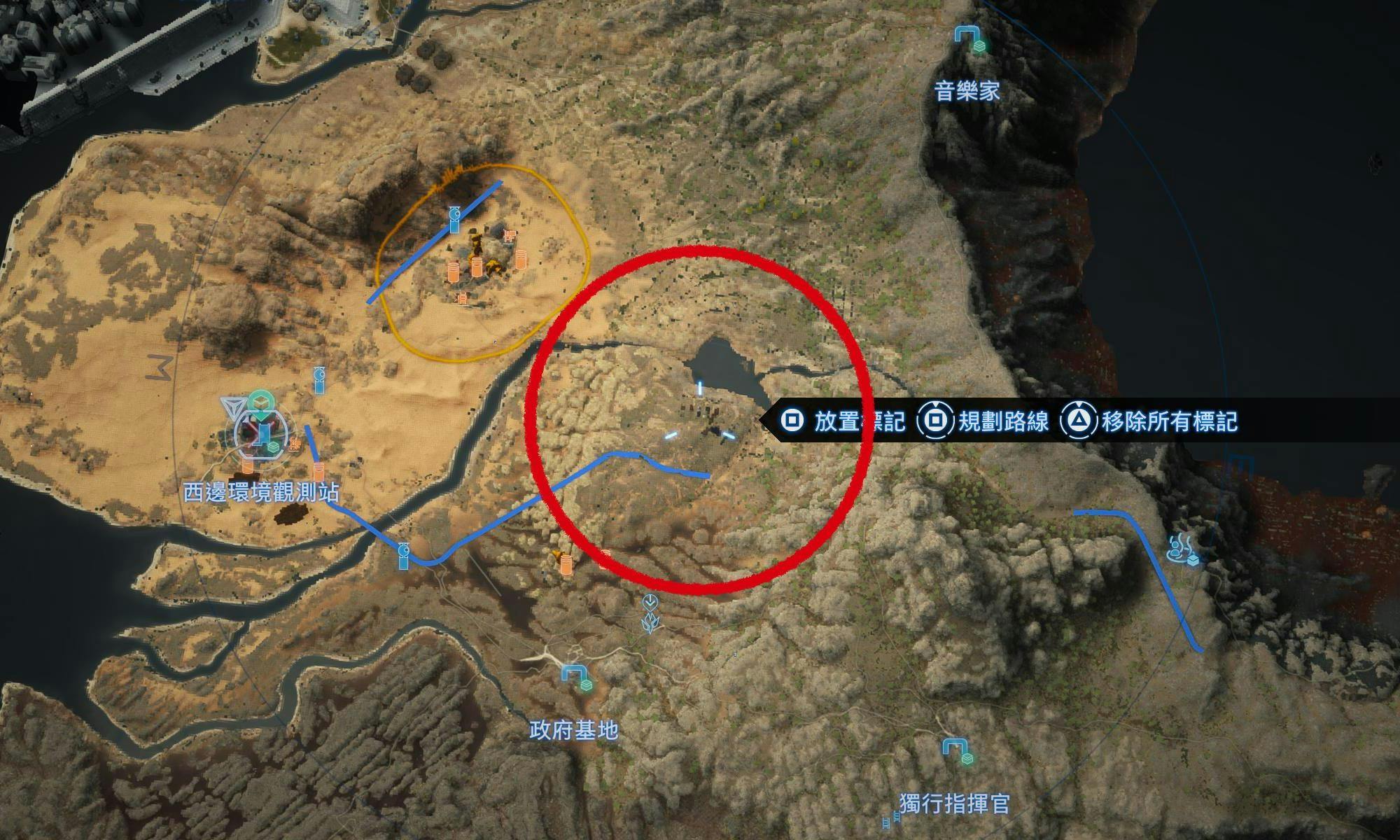This screenshot has width=1400, height=840.
Task: Select the 獨行指揮官 shelter marker
Action: tap(957, 750)
